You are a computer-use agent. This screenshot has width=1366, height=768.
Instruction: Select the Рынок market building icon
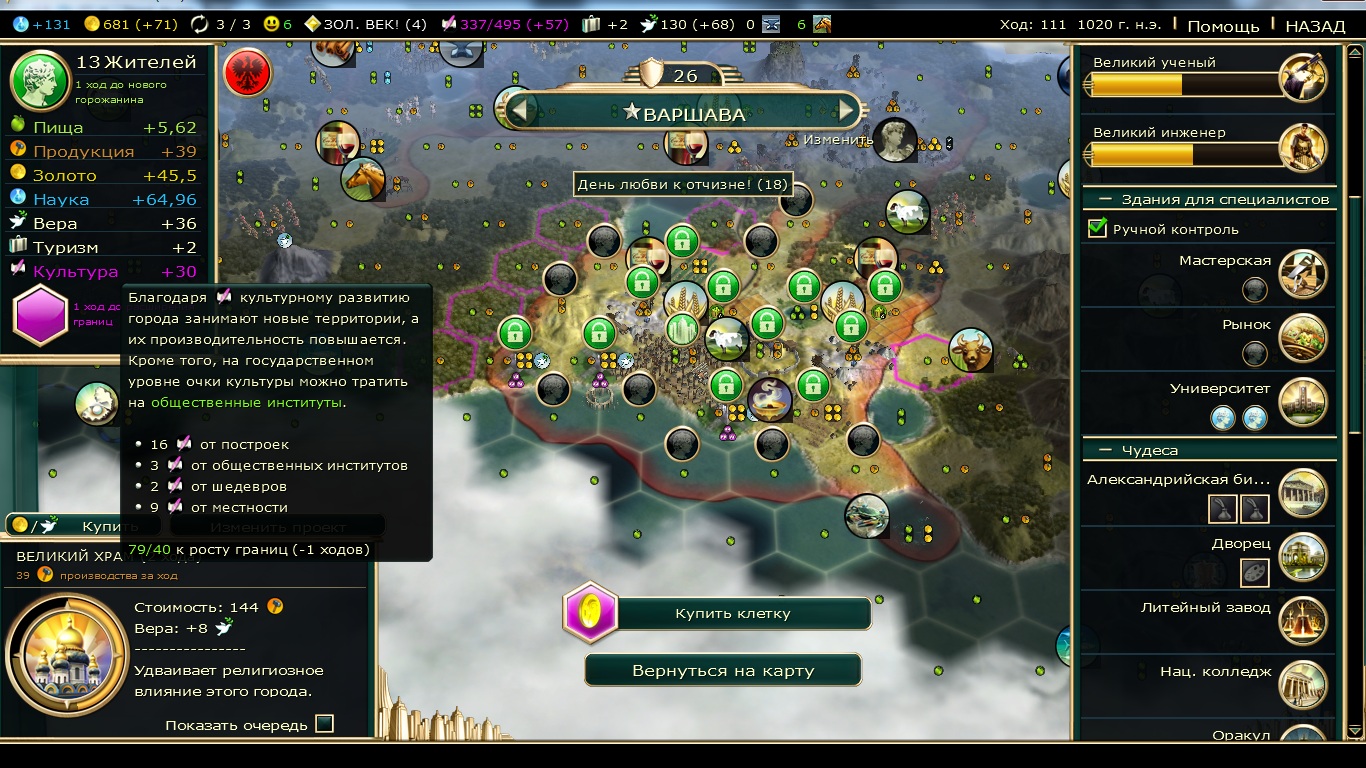pyautogui.click(x=1302, y=338)
